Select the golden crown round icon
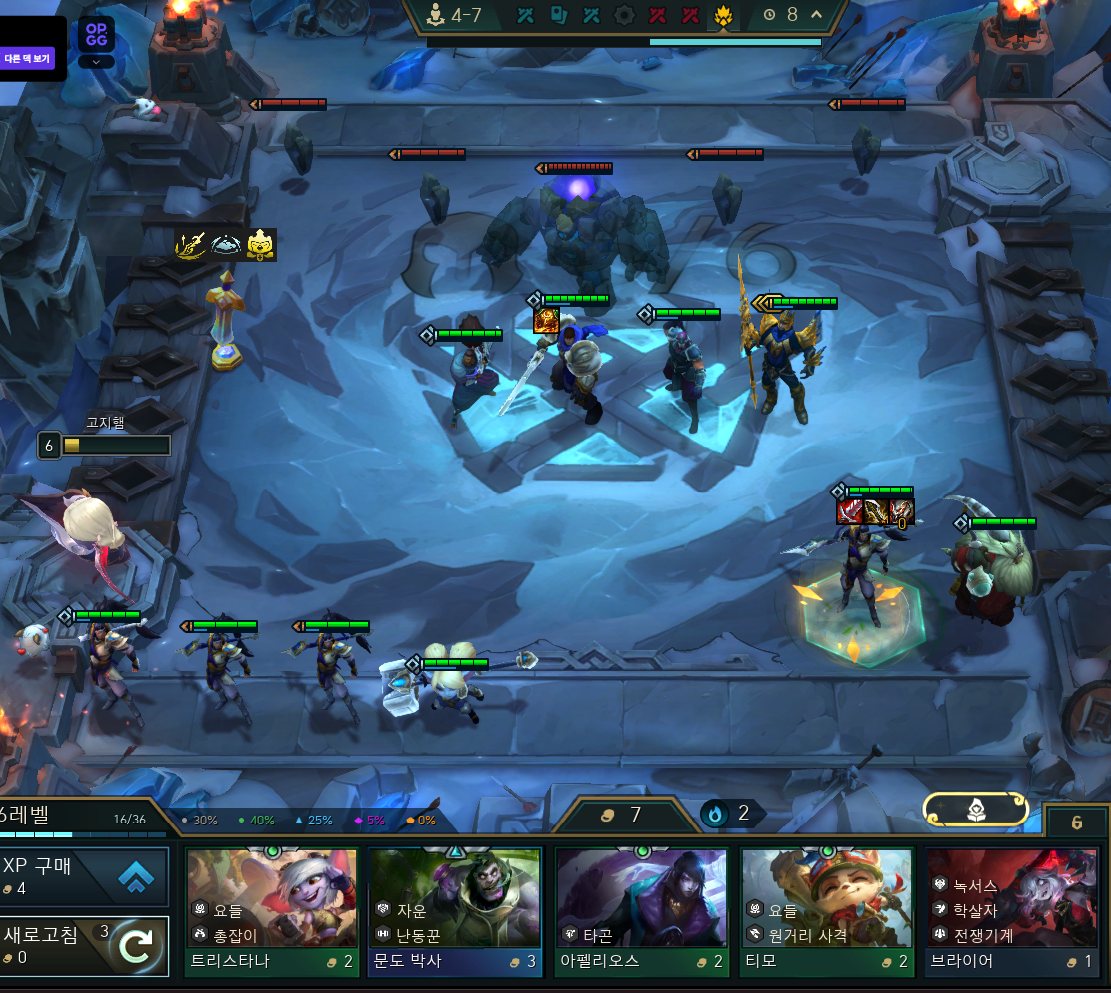 (x=722, y=15)
